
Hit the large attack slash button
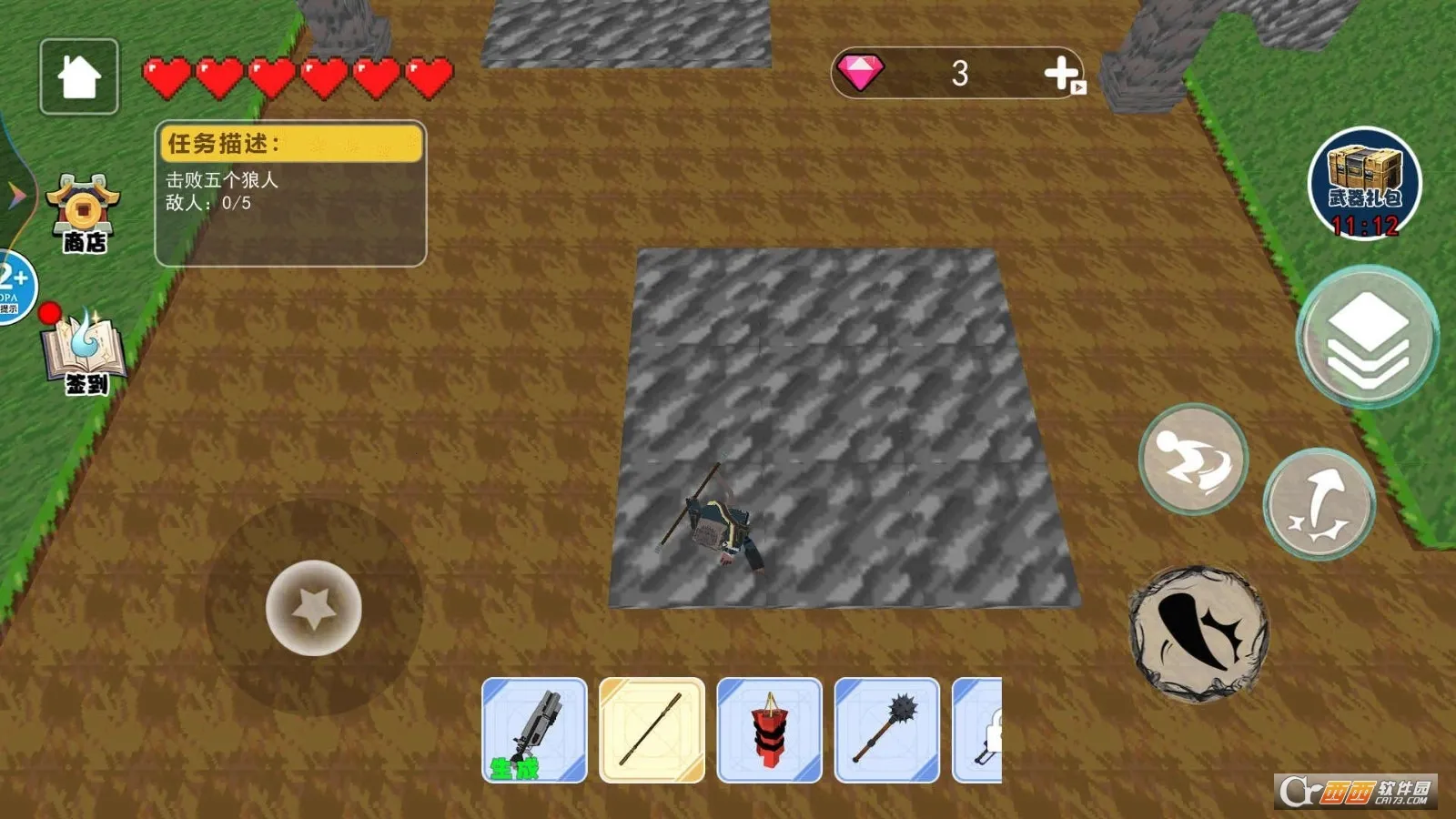click(1198, 633)
